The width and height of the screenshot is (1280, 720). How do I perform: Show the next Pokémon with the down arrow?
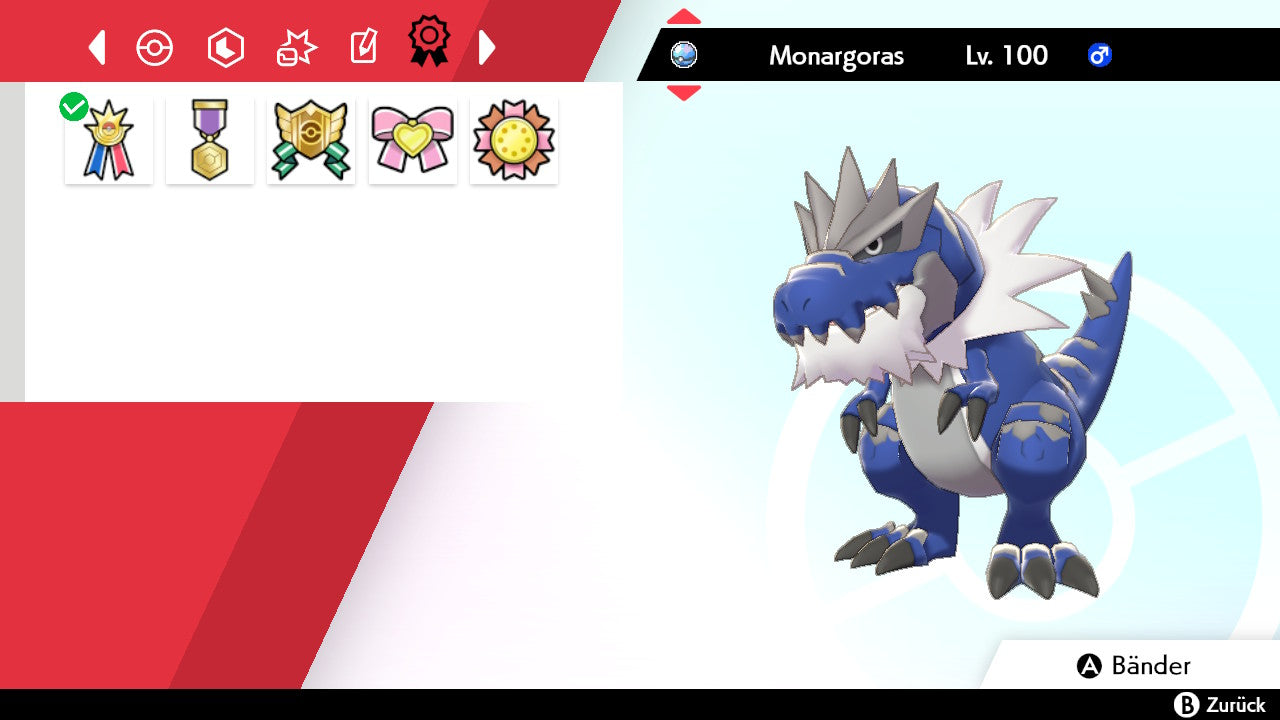point(684,93)
